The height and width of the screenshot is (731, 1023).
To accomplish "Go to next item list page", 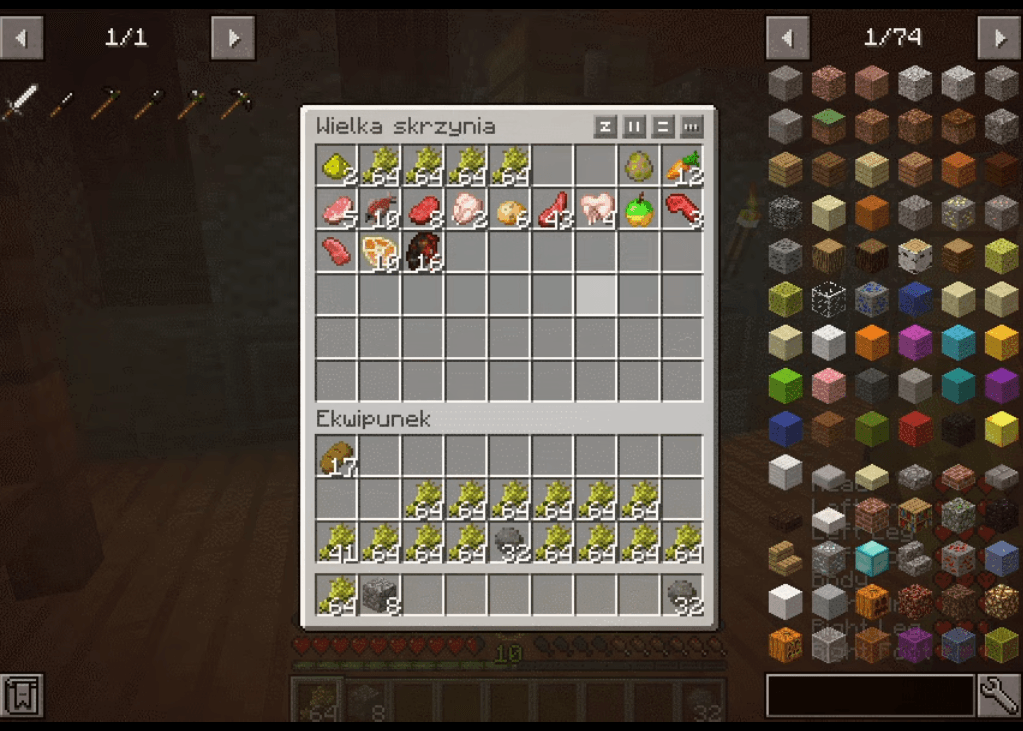I will 998,38.
